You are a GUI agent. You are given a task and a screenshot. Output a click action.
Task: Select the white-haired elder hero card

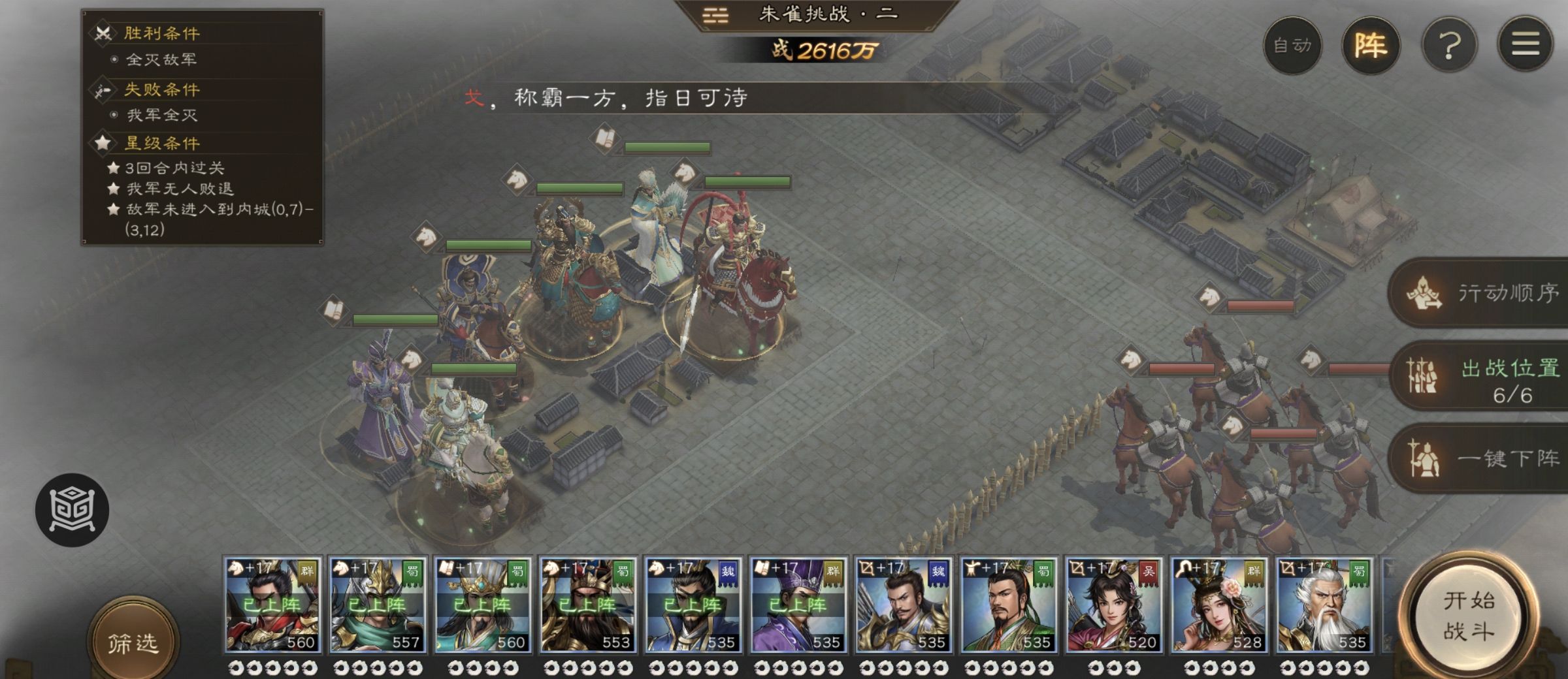coord(1324,605)
